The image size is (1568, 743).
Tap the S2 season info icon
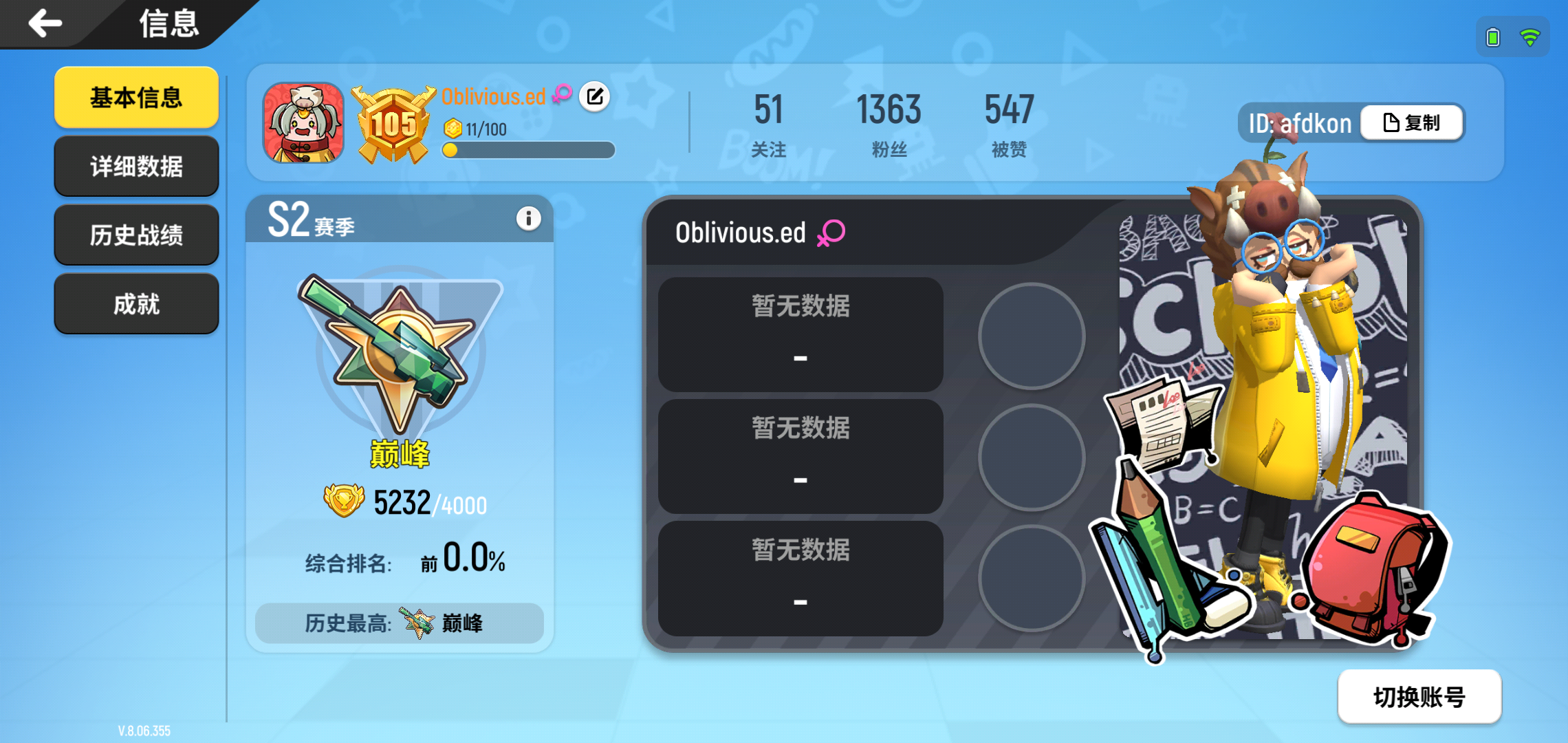tap(528, 217)
